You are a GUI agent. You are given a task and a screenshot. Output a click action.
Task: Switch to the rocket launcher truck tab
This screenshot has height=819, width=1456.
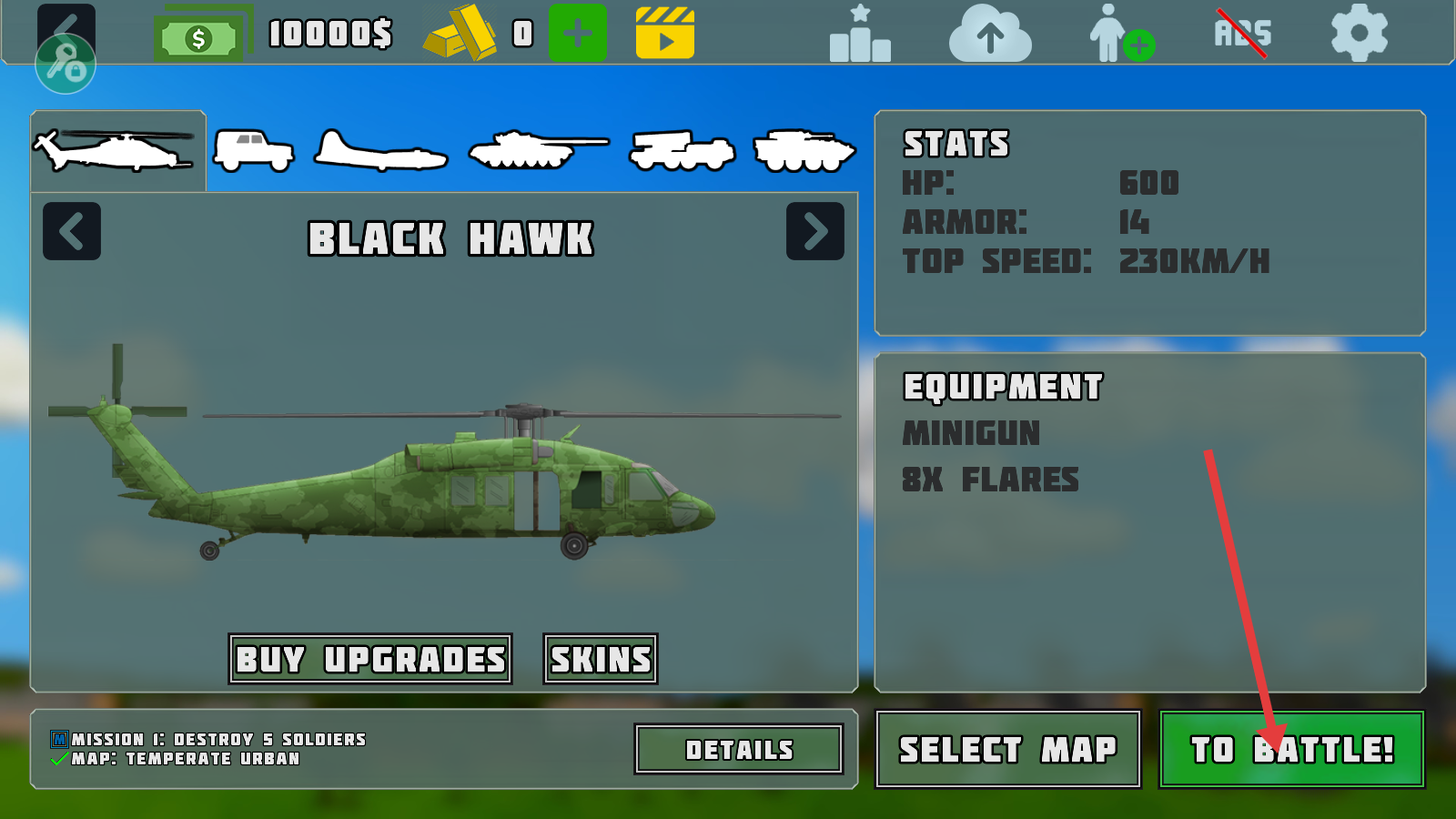pyautogui.click(x=682, y=151)
